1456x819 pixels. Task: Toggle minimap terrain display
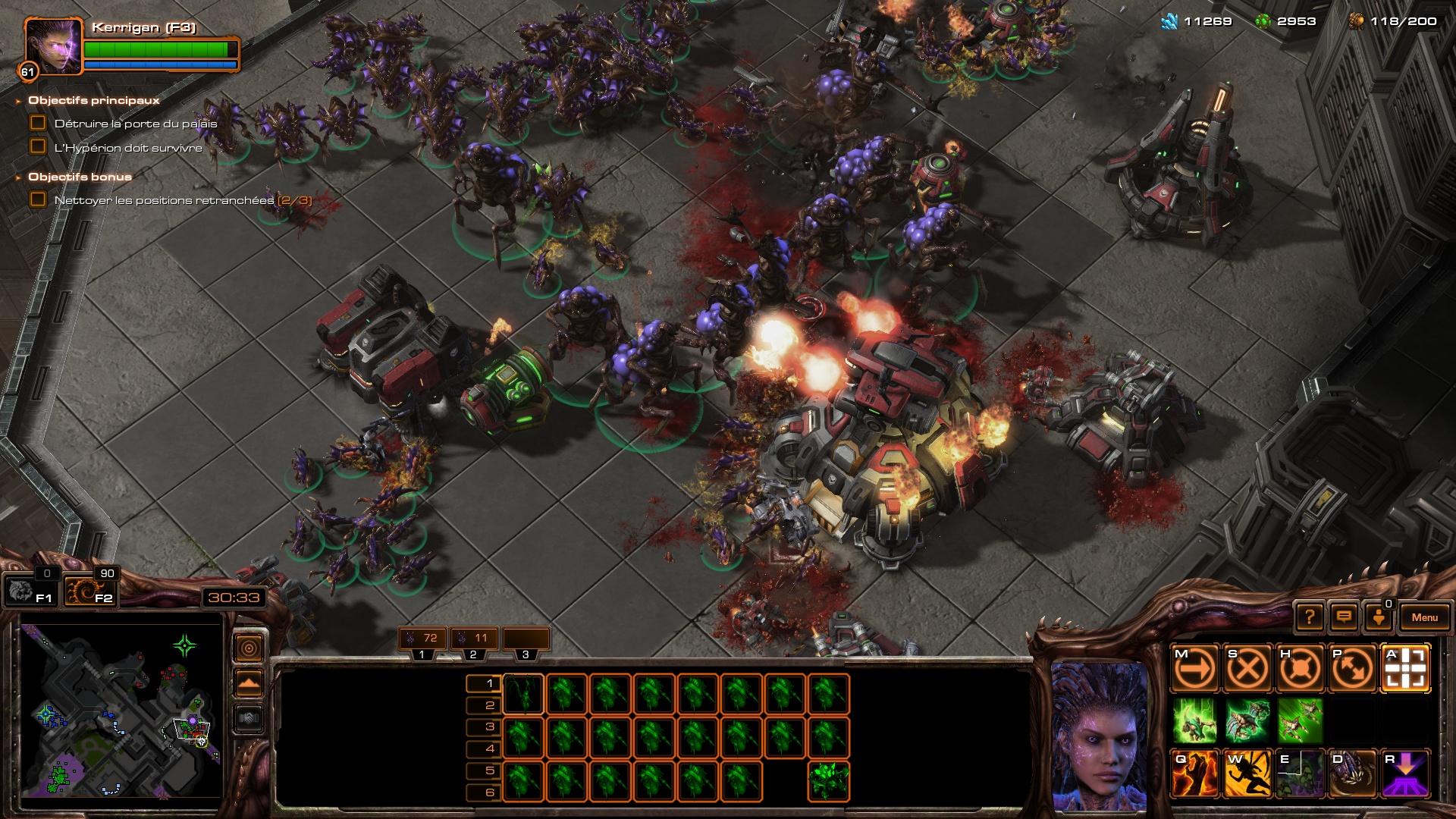pyautogui.click(x=249, y=682)
